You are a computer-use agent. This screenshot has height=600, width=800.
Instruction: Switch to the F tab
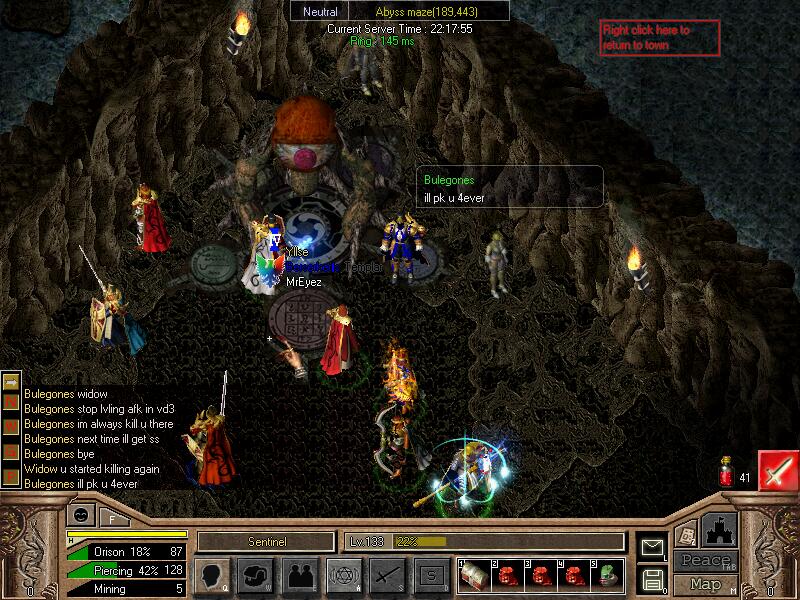(x=113, y=518)
